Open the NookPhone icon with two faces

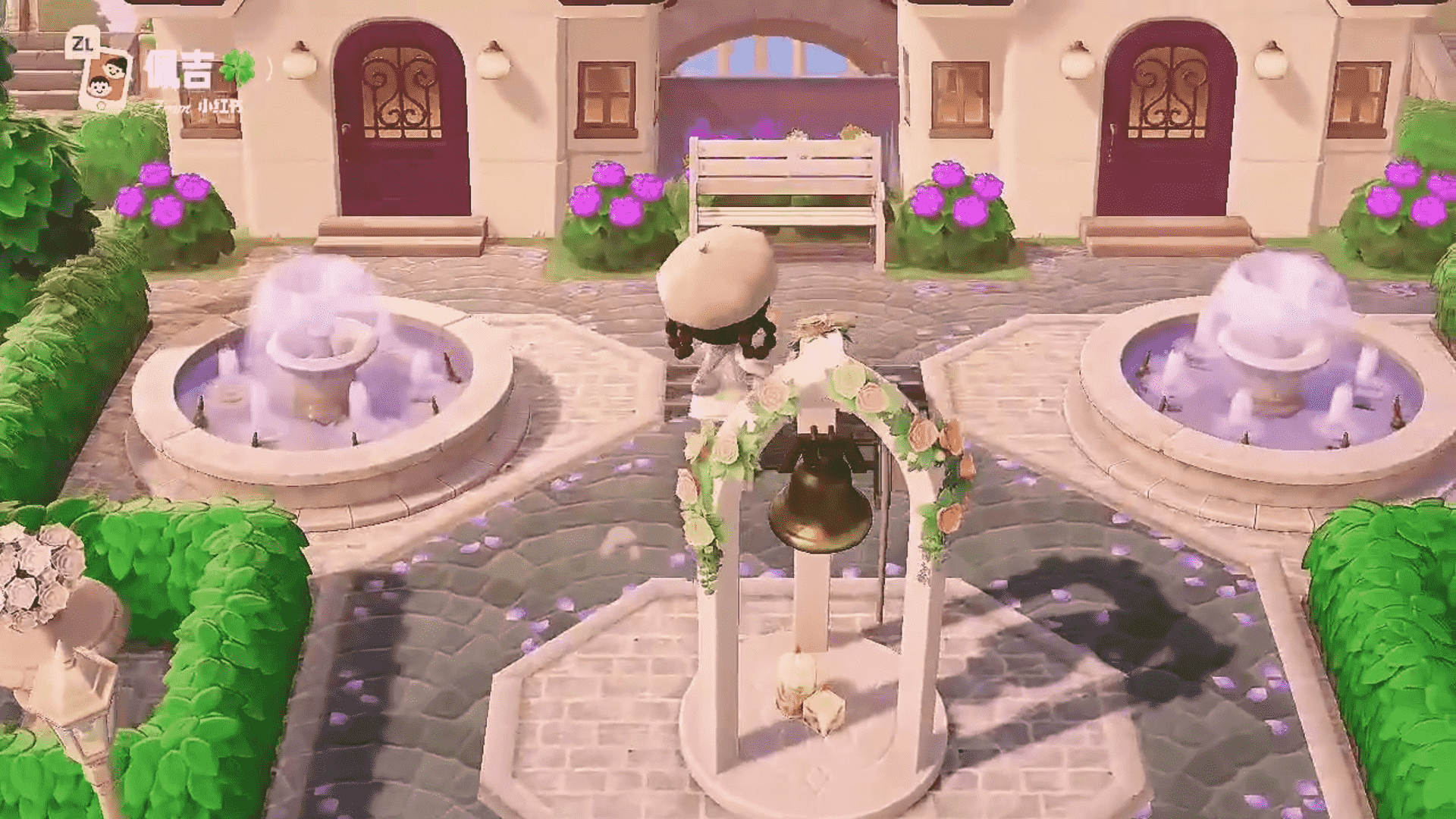coord(105,80)
